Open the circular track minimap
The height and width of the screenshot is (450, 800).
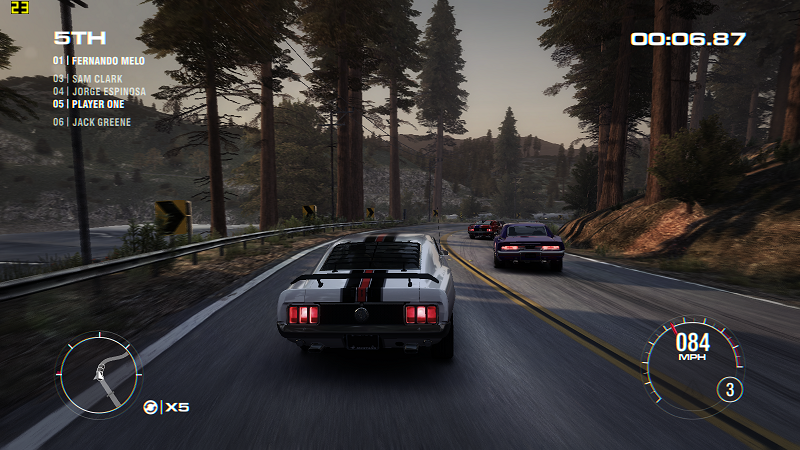click(x=98, y=375)
